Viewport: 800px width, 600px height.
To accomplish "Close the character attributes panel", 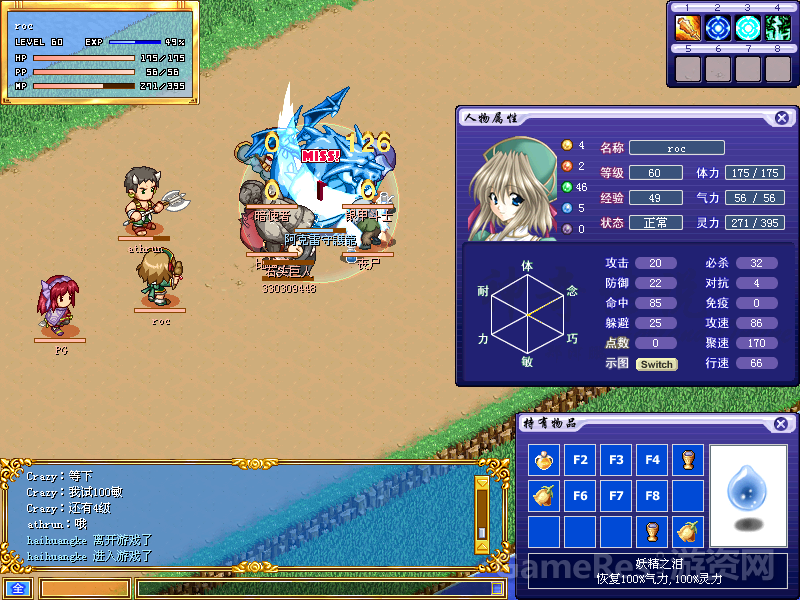I will 781,118.
